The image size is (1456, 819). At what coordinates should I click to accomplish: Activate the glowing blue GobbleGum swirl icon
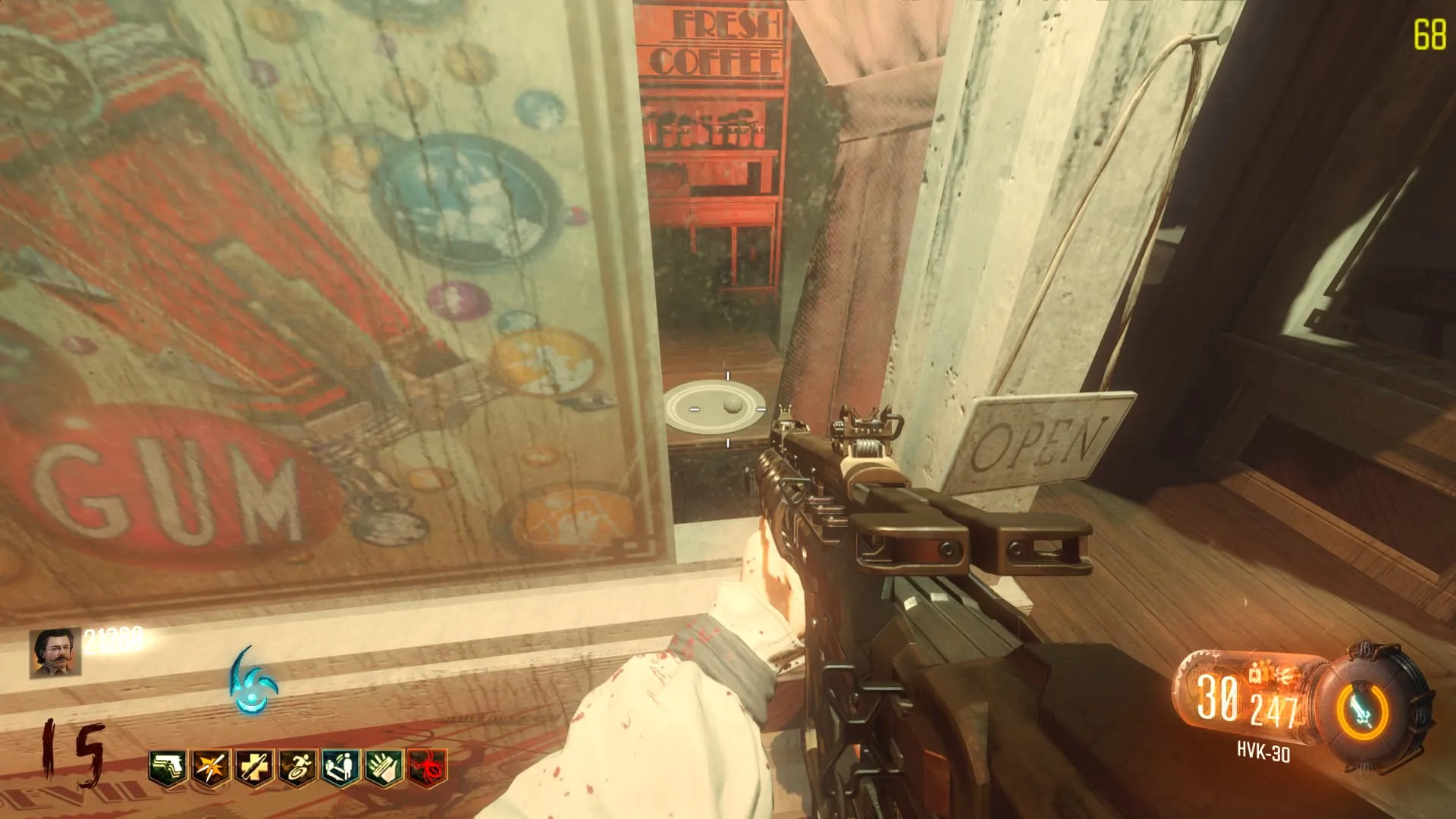pyautogui.click(x=254, y=682)
